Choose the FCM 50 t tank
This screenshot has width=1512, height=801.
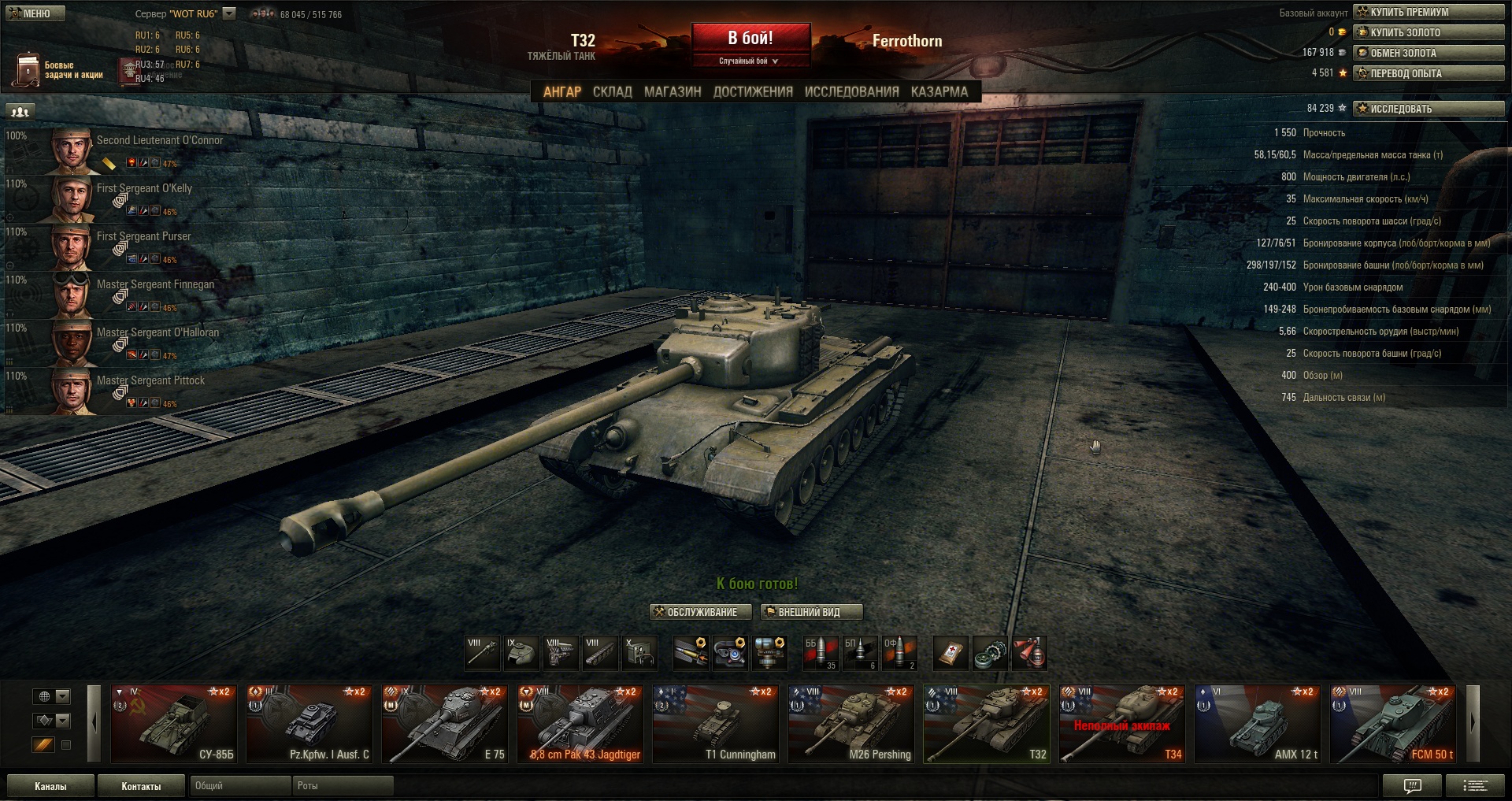pos(1393,724)
